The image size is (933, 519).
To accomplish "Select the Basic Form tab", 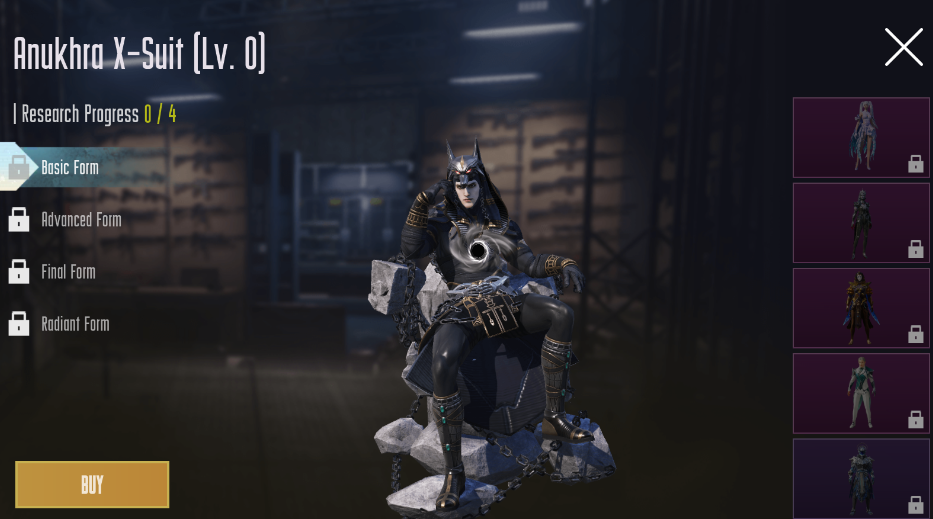I will [69, 167].
